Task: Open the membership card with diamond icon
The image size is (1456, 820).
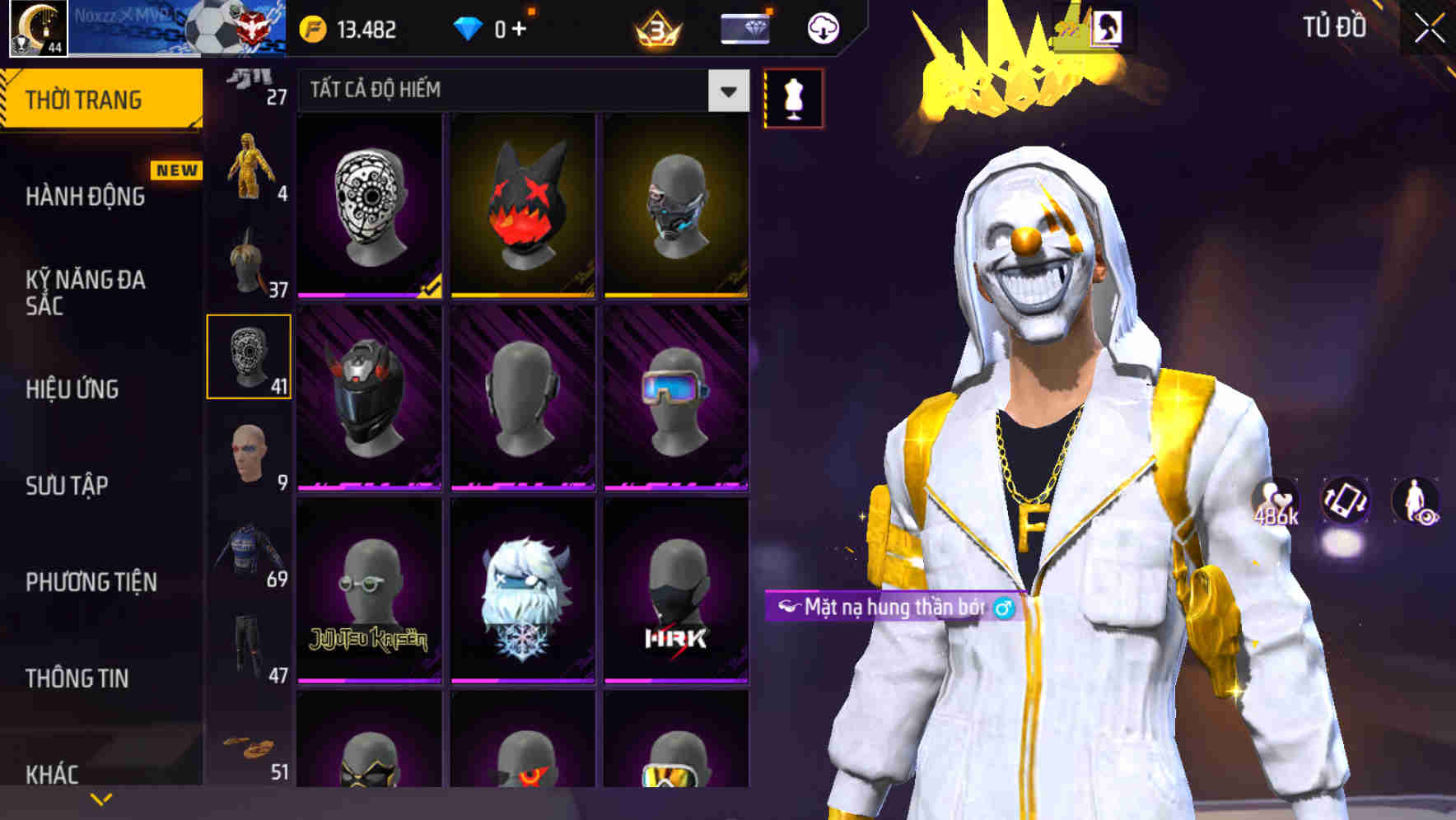Action: tap(745, 27)
